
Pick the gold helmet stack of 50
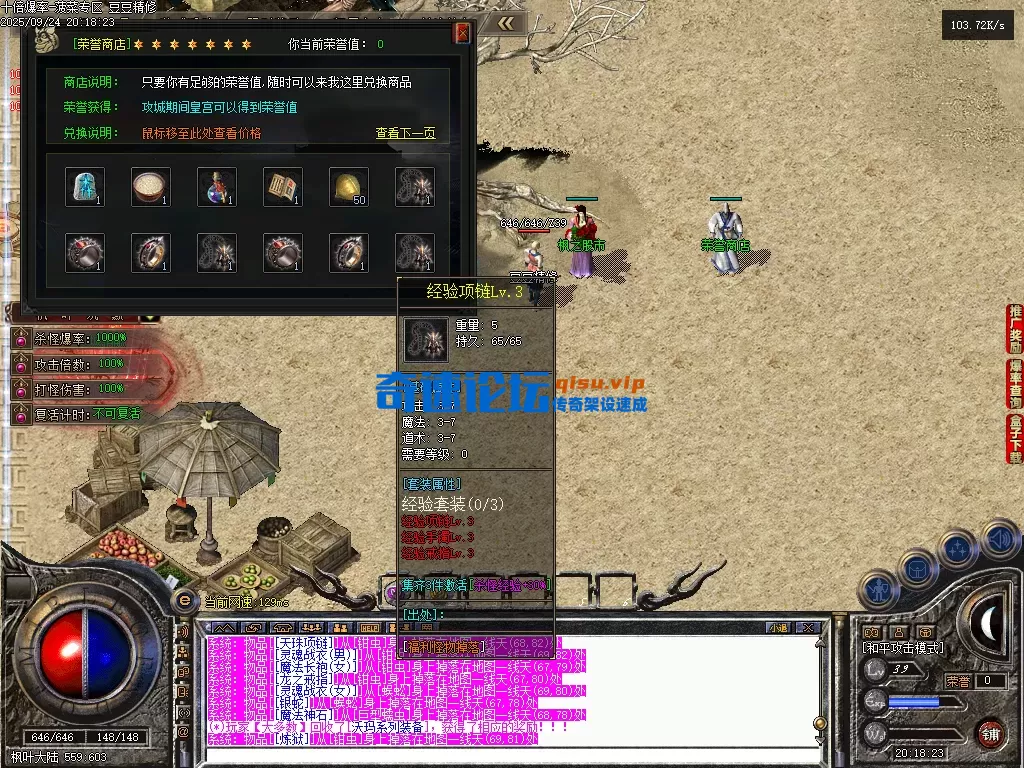(349, 187)
